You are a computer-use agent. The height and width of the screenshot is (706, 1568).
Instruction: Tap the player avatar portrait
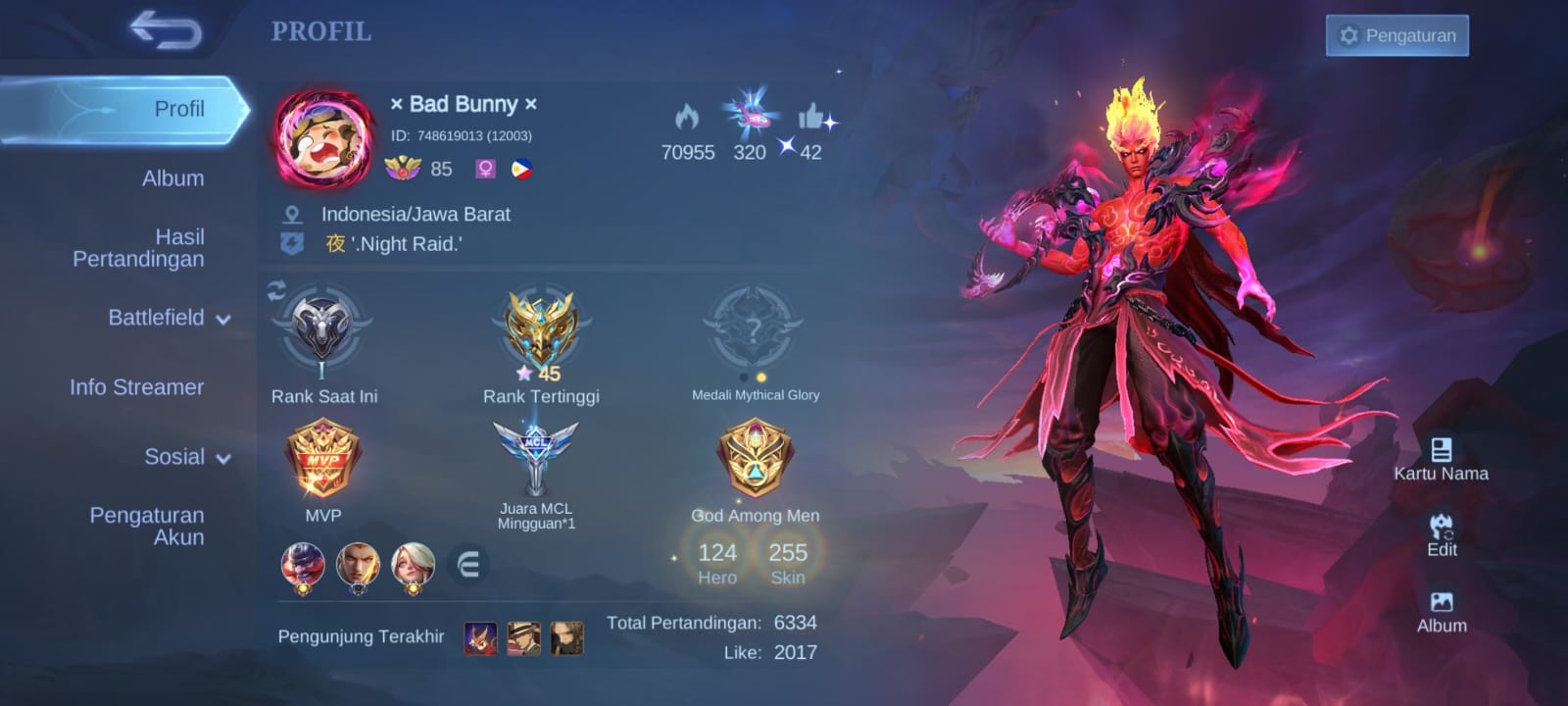pyautogui.click(x=324, y=138)
